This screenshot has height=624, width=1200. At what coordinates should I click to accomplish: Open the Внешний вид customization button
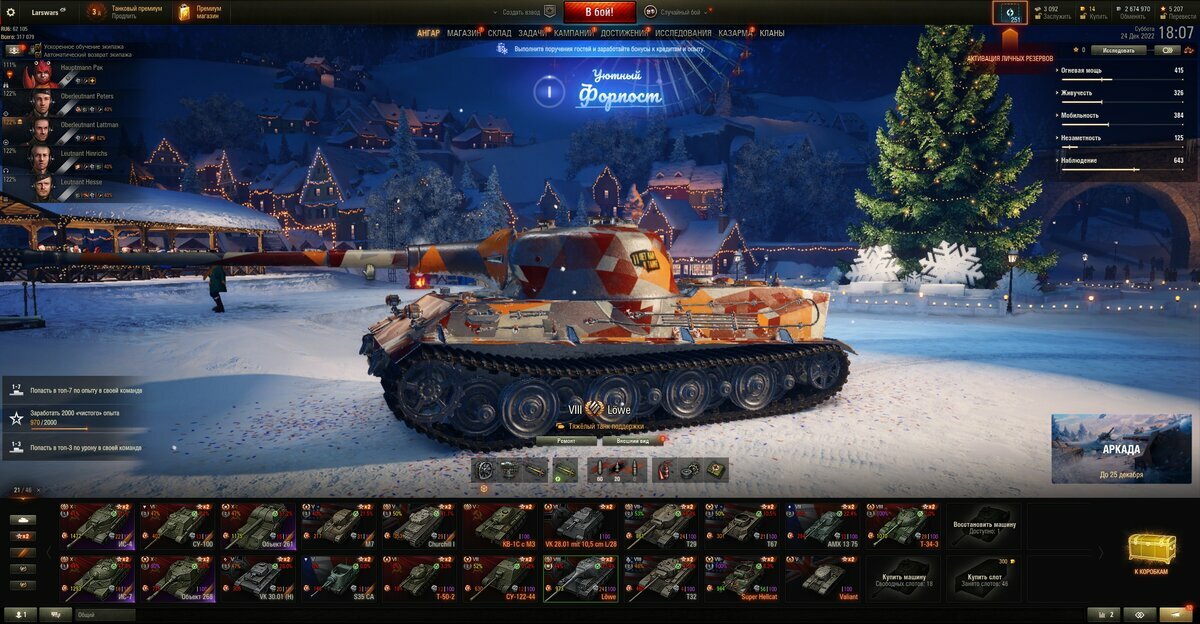634,439
